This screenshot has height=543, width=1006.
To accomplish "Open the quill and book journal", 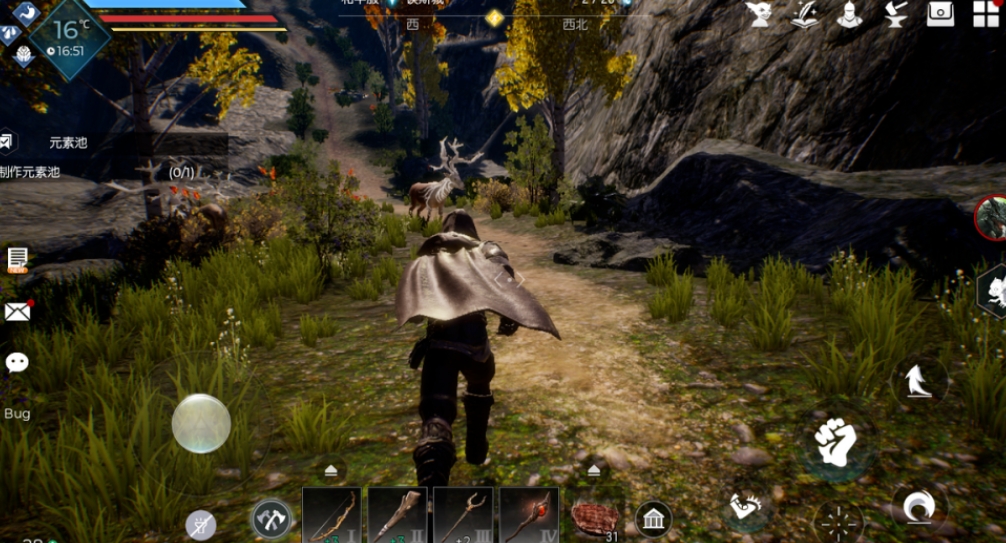I will (805, 14).
